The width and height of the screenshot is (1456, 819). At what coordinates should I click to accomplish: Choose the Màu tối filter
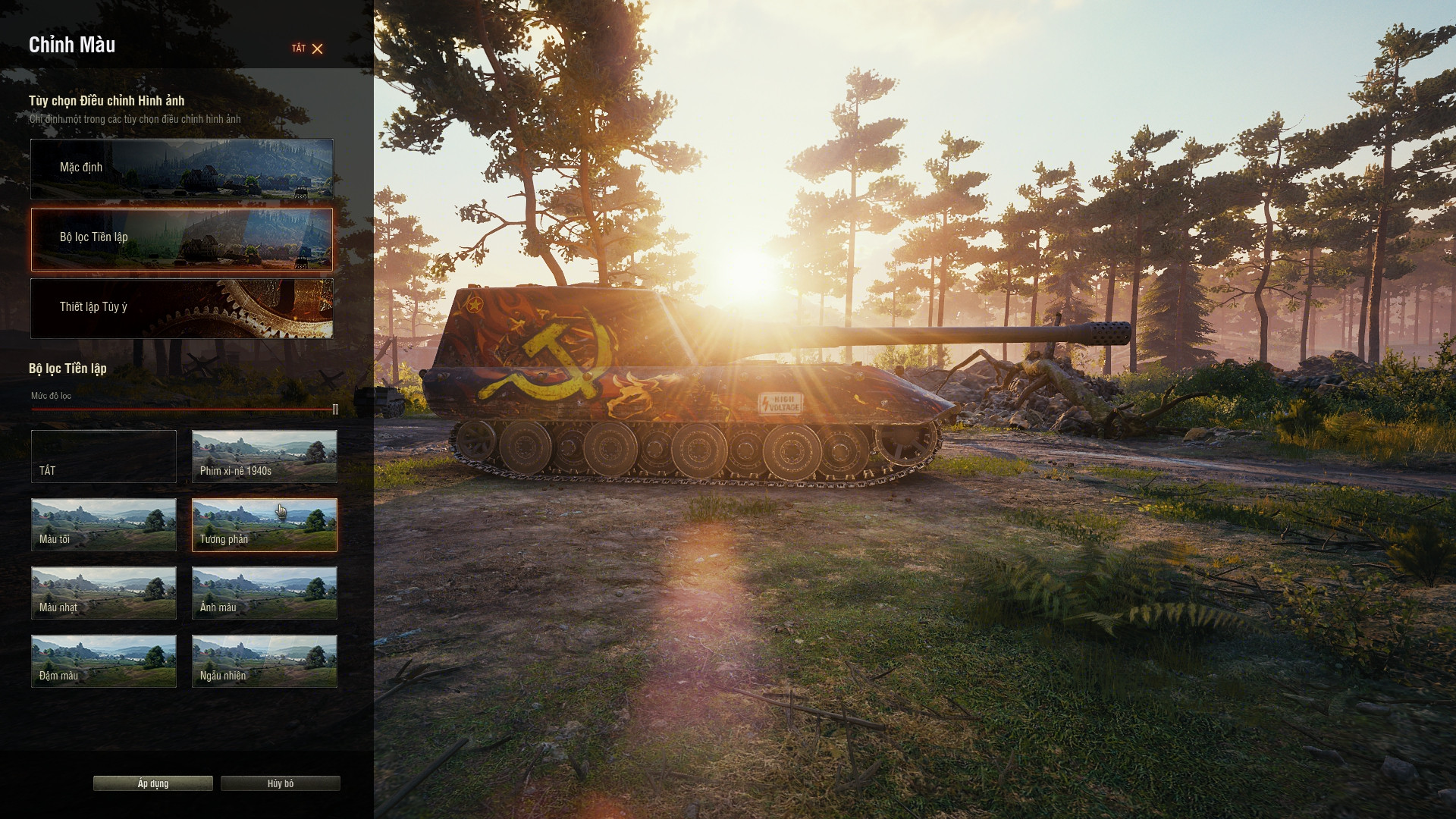pos(104,524)
